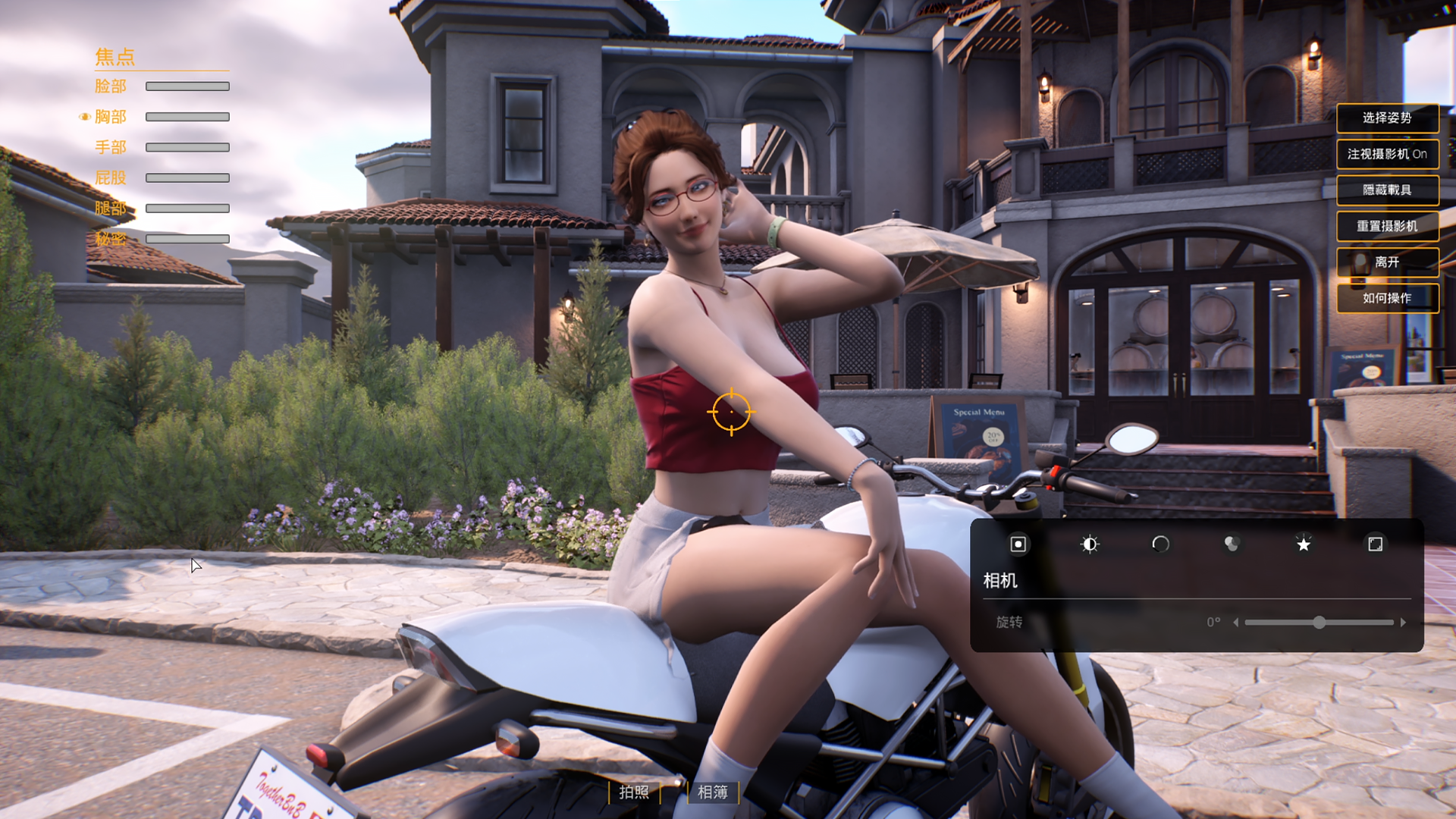Screen dimensions: 1456x819
Task: Click the orange focus crosshair on the character
Action: pos(730,411)
